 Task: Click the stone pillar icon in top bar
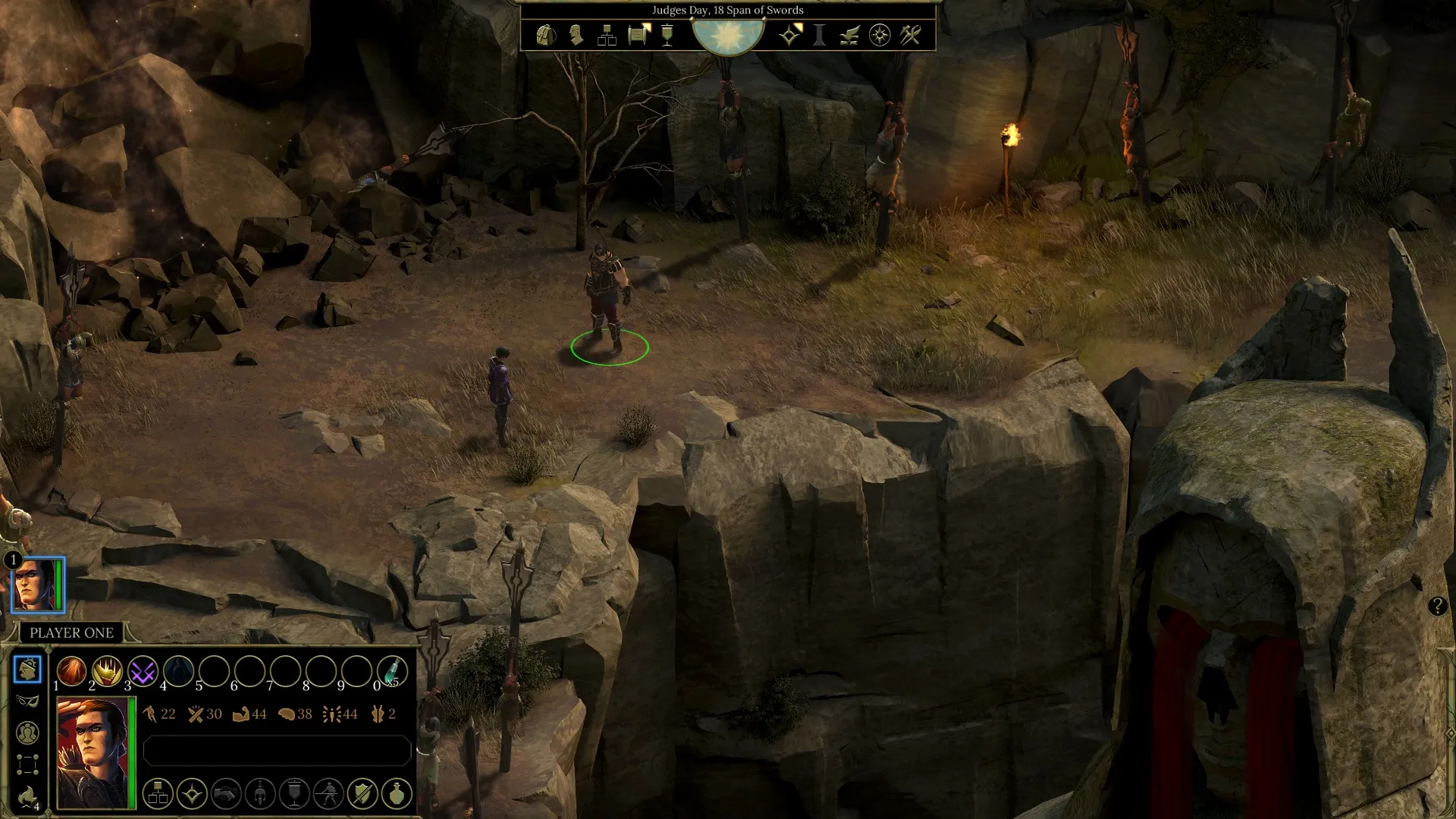tap(819, 35)
